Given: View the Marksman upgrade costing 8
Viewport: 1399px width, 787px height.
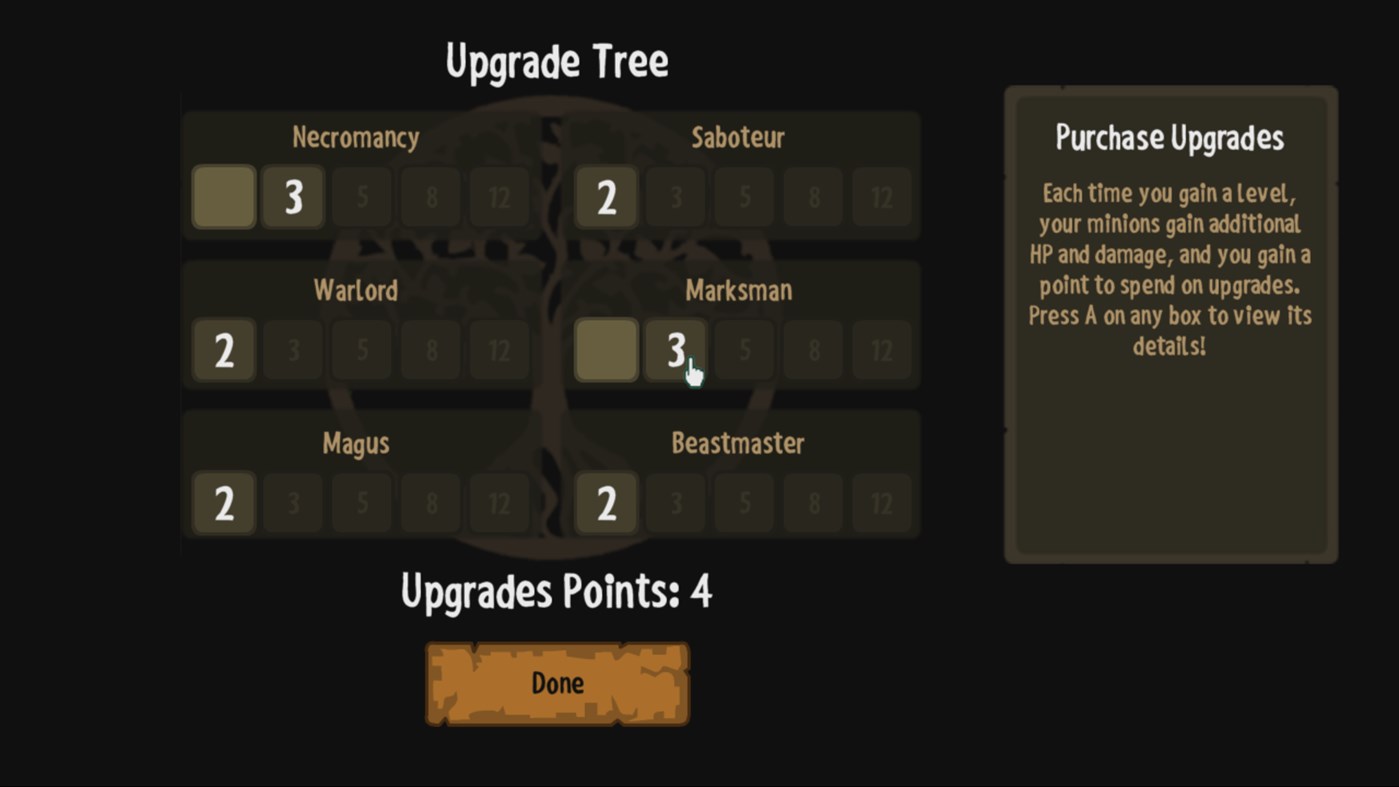Looking at the screenshot, I should pos(812,350).
